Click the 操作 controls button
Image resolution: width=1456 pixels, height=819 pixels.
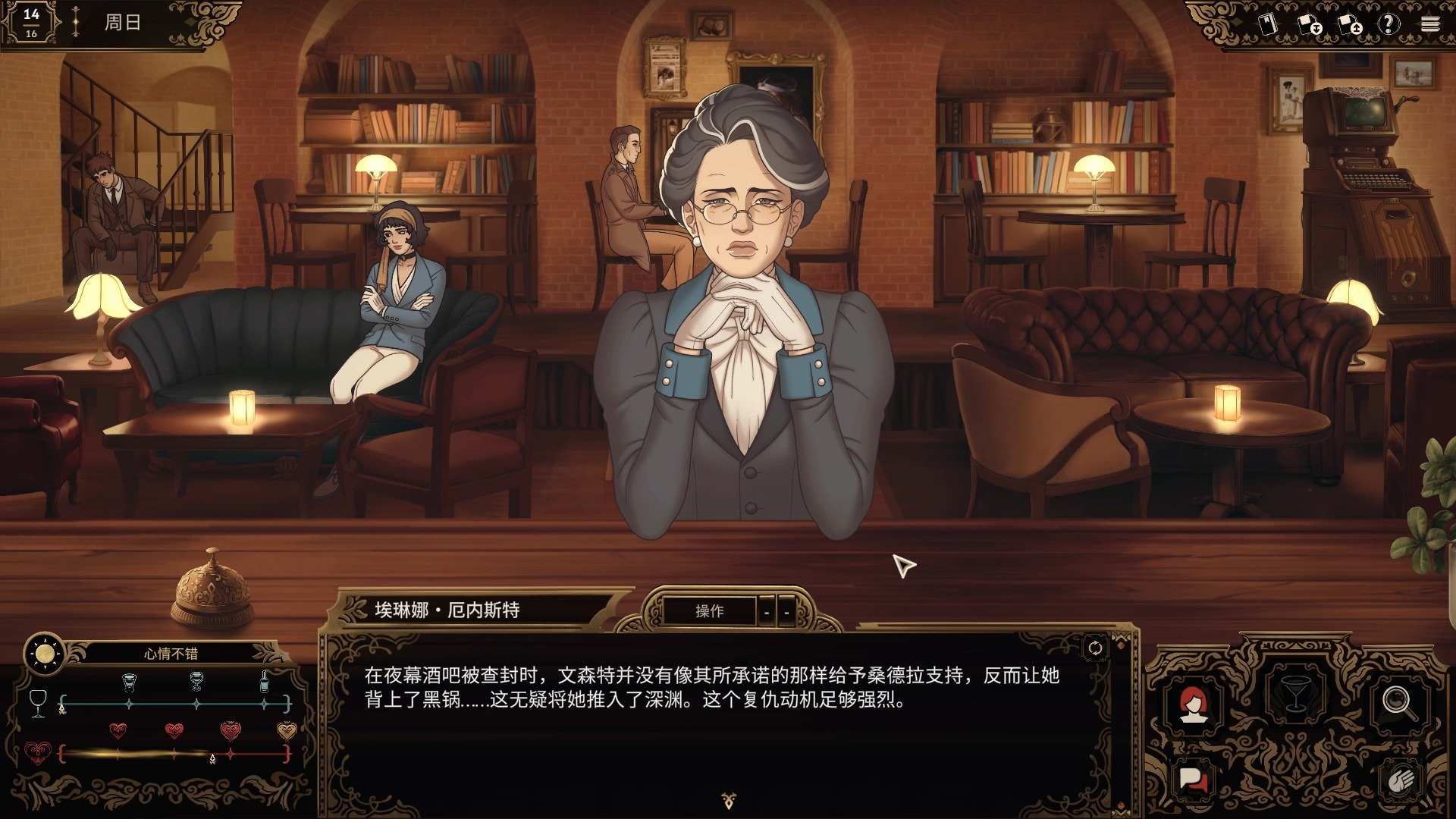point(709,611)
